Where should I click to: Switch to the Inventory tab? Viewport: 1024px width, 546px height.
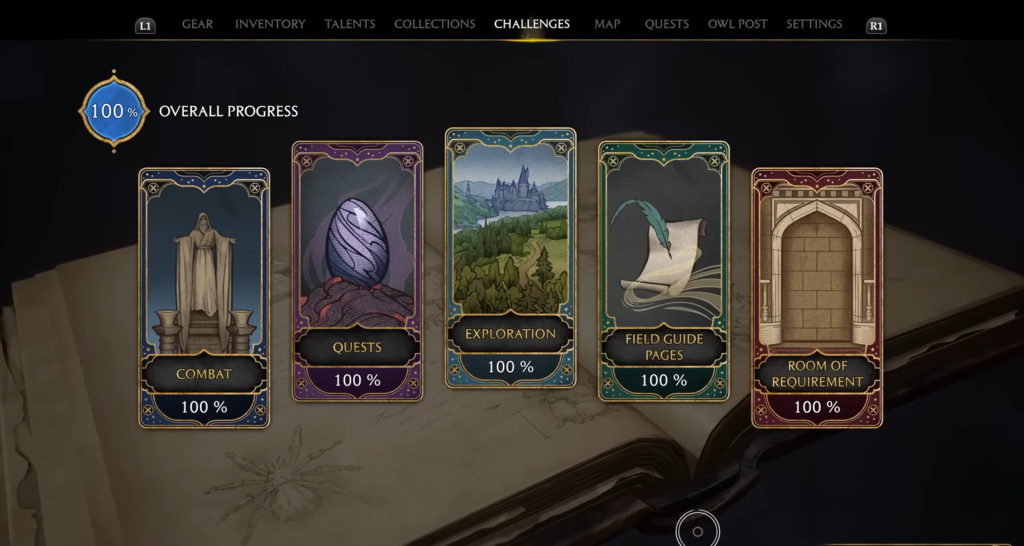coord(270,24)
